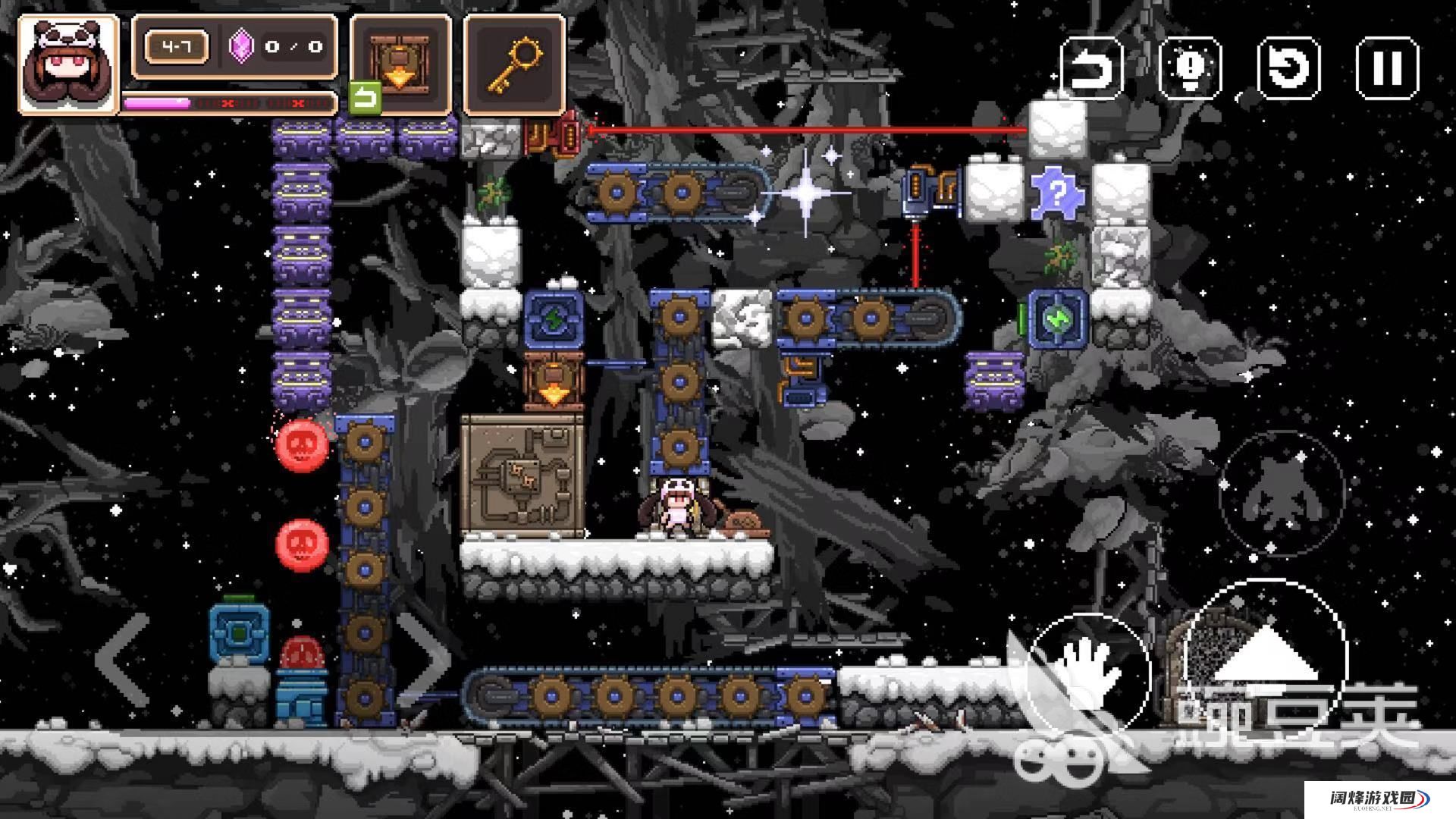Click the panda girl character portrait
The height and width of the screenshot is (819, 1456).
pos(68,65)
